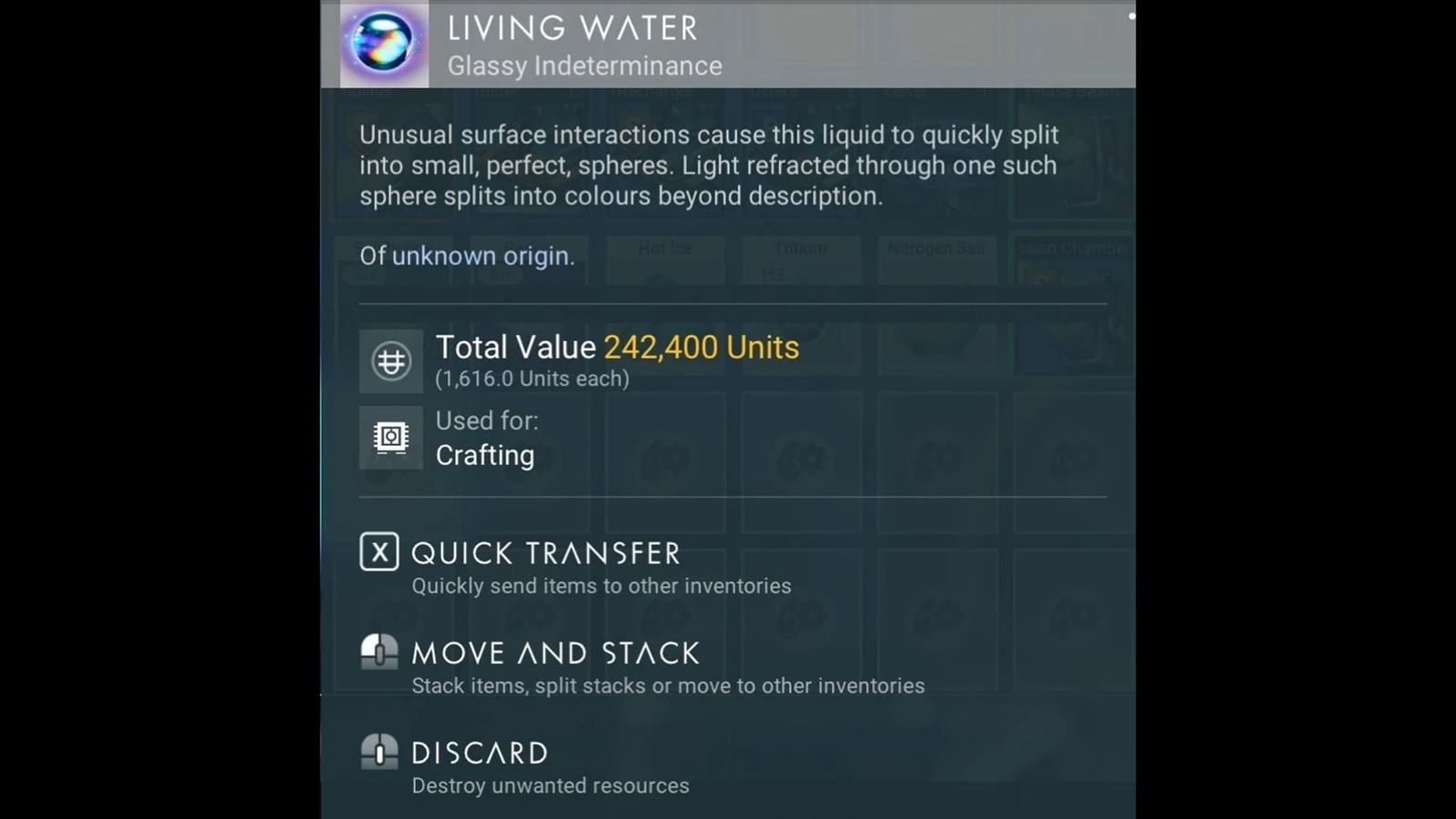Click the Total Value 242,400 Units text
Viewport: 1456px width, 819px height.
tap(617, 347)
